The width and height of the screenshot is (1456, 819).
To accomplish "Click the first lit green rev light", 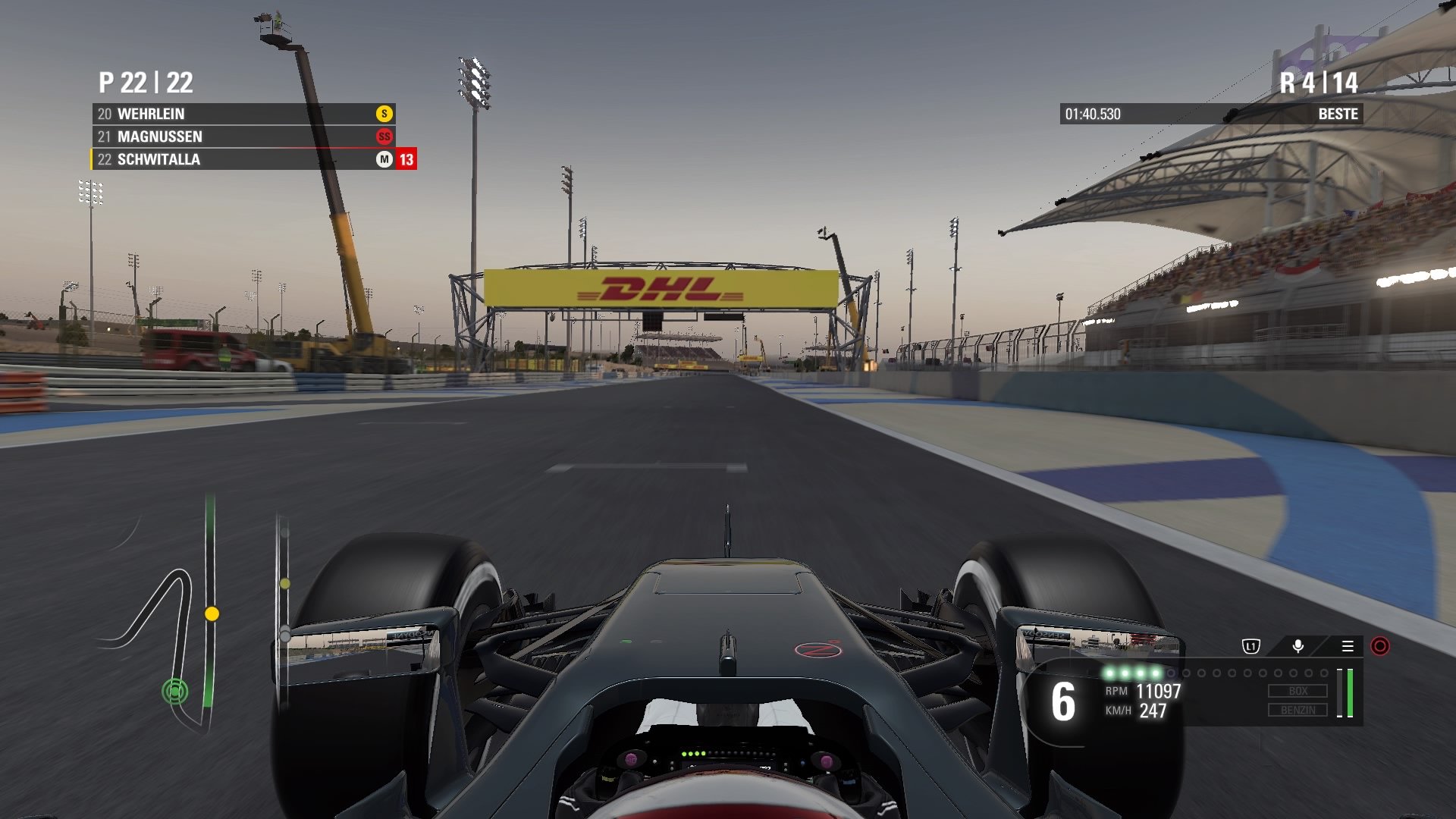I will click(x=1109, y=673).
